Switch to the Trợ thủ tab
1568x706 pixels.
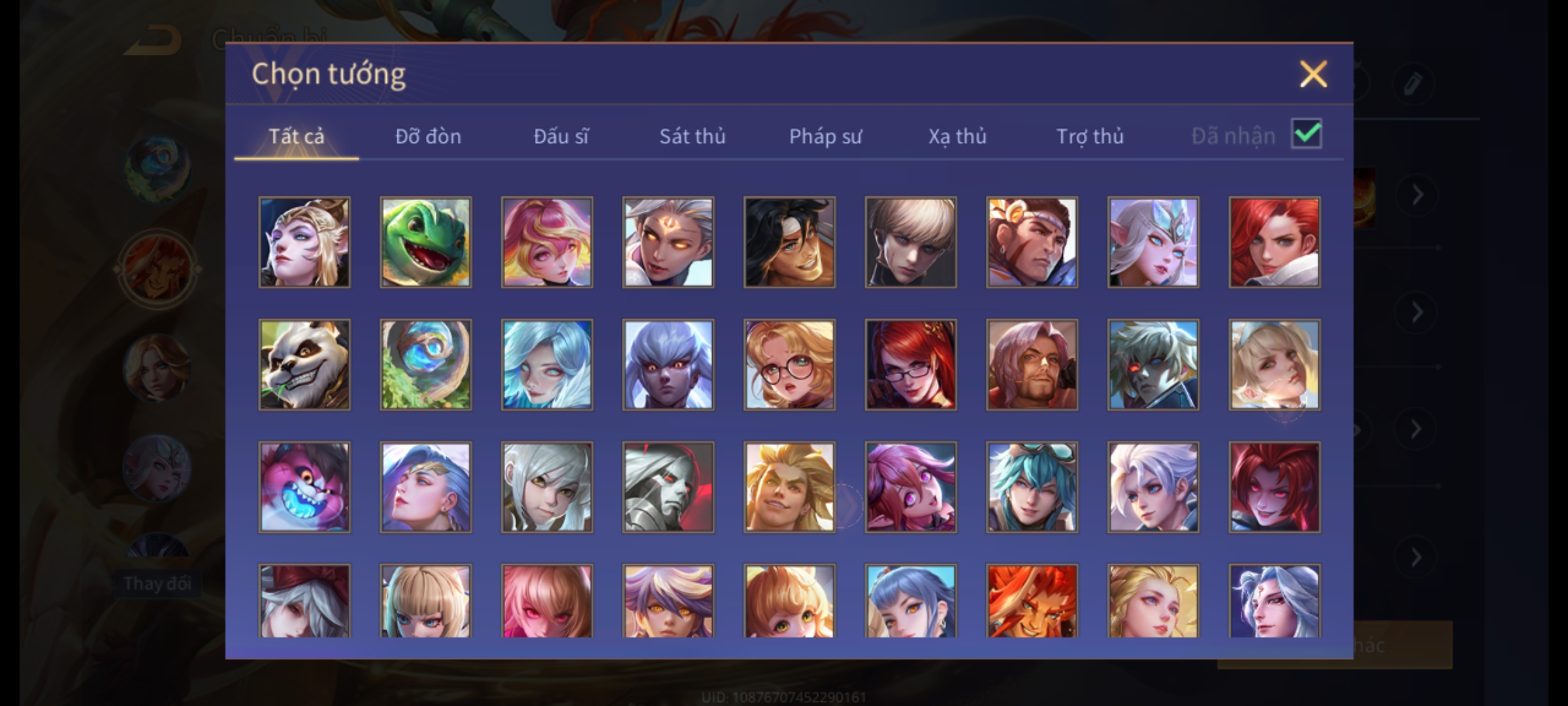(x=1090, y=136)
